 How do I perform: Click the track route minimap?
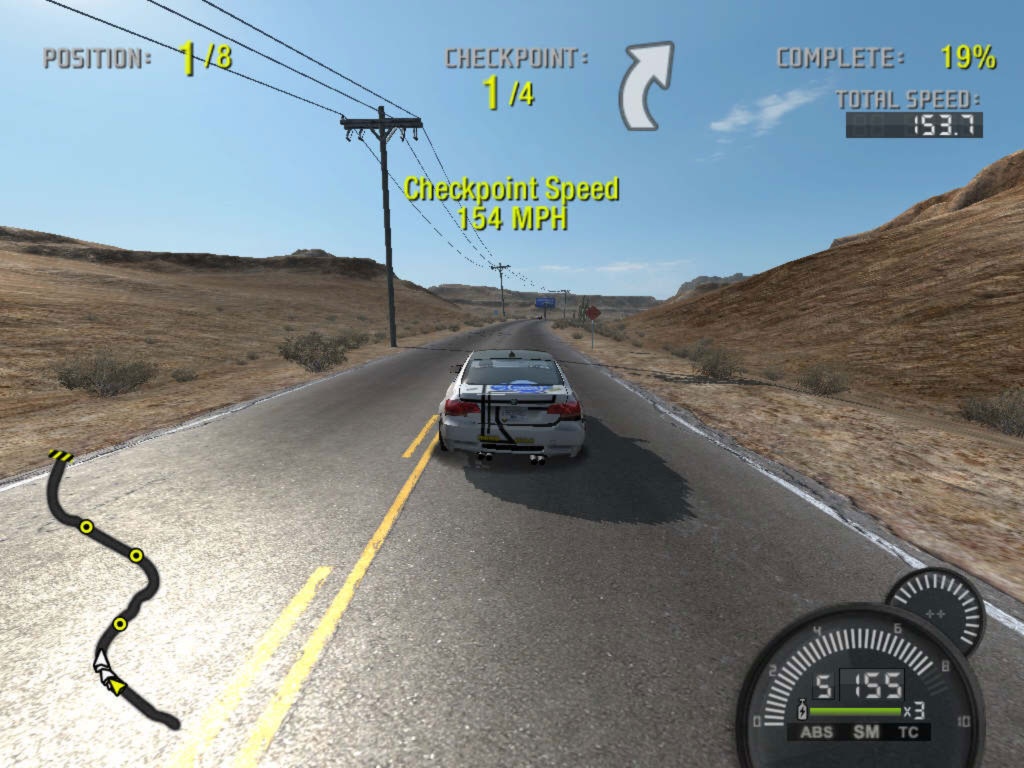coord(112,590)
